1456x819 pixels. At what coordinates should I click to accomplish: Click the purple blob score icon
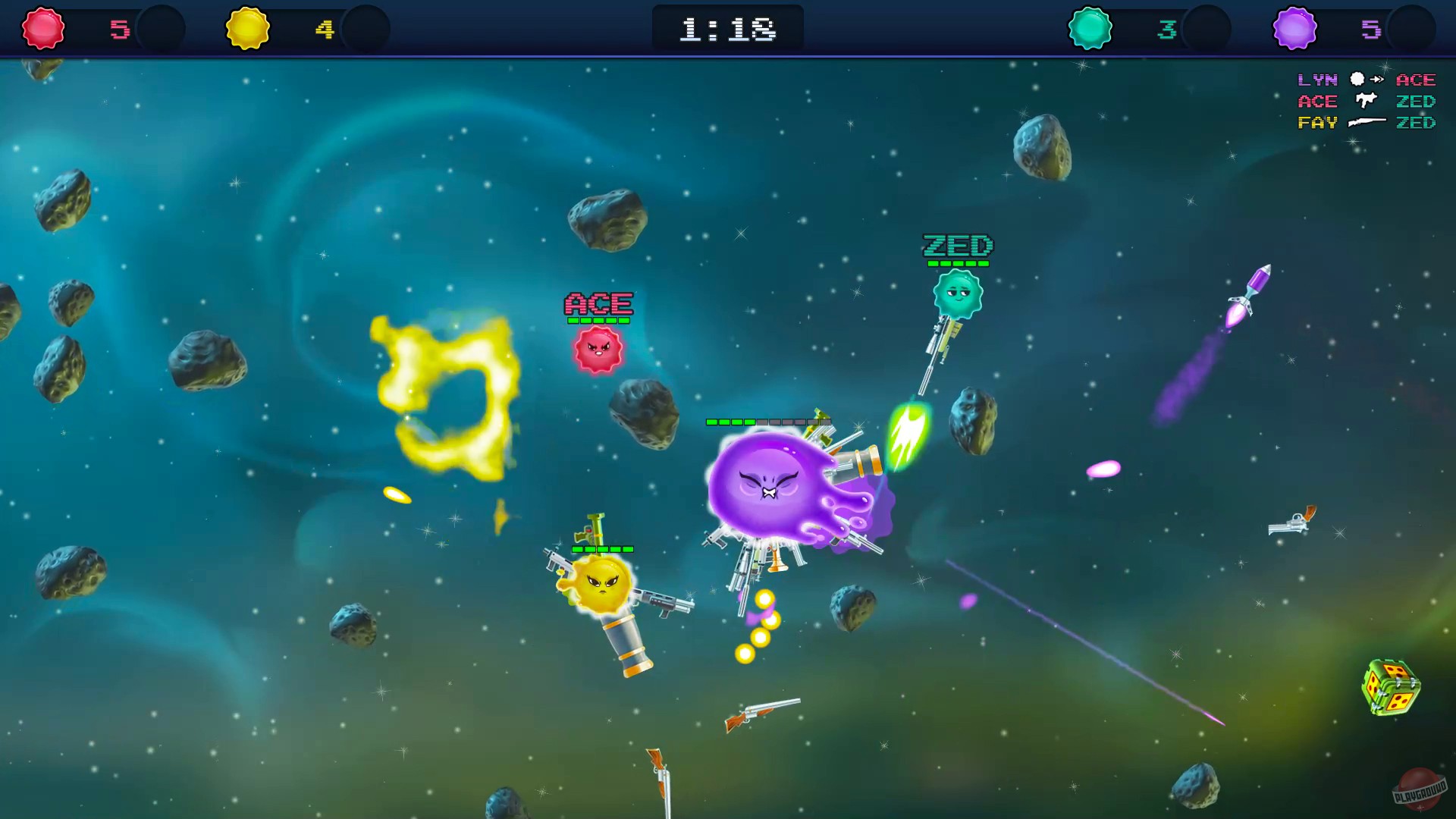point(1294,29)
